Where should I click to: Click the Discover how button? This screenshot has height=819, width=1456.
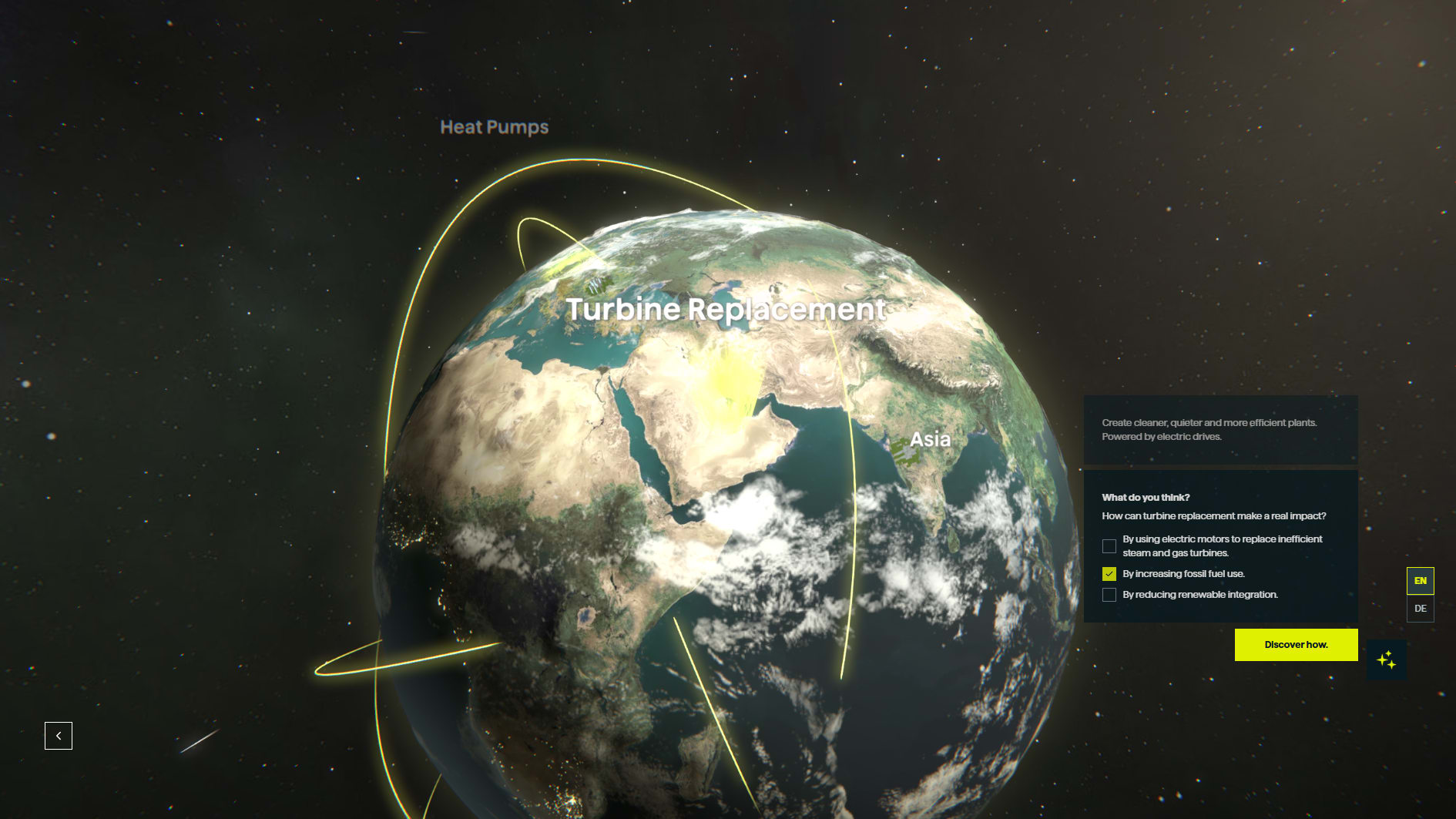pos(1296,645)
